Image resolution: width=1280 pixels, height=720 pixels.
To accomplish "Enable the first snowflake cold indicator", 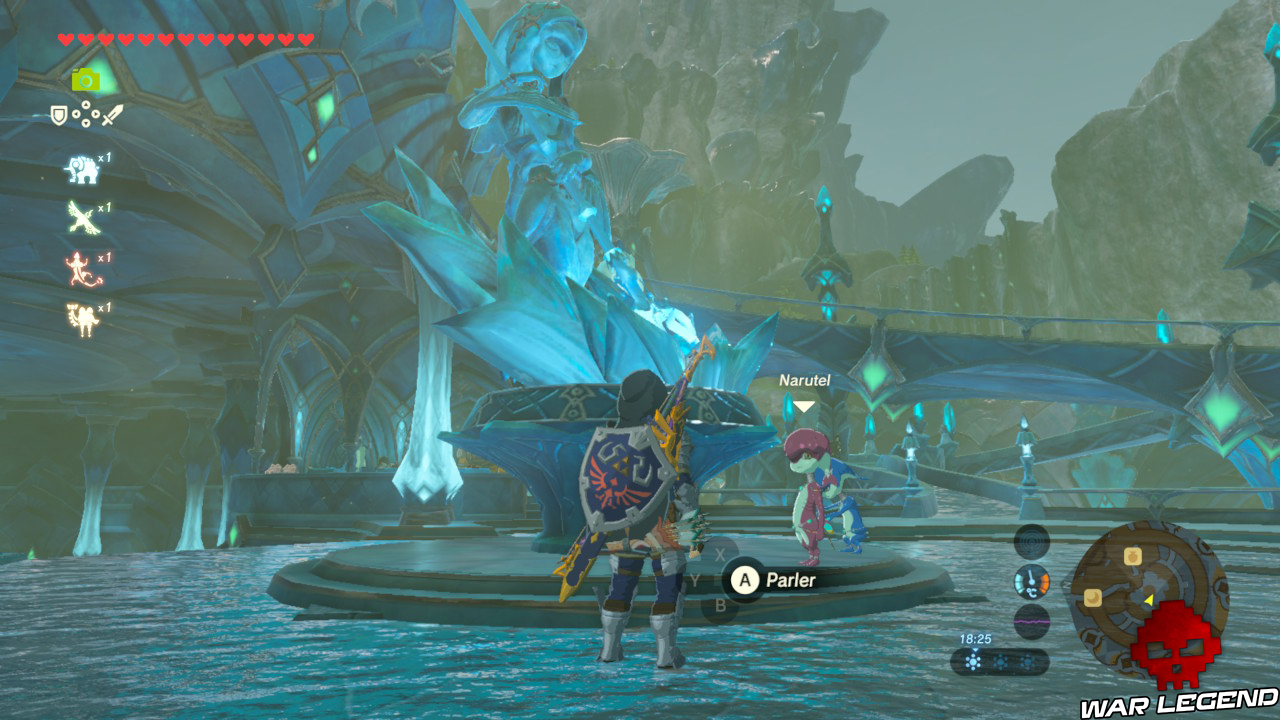I will click(973, 662).
